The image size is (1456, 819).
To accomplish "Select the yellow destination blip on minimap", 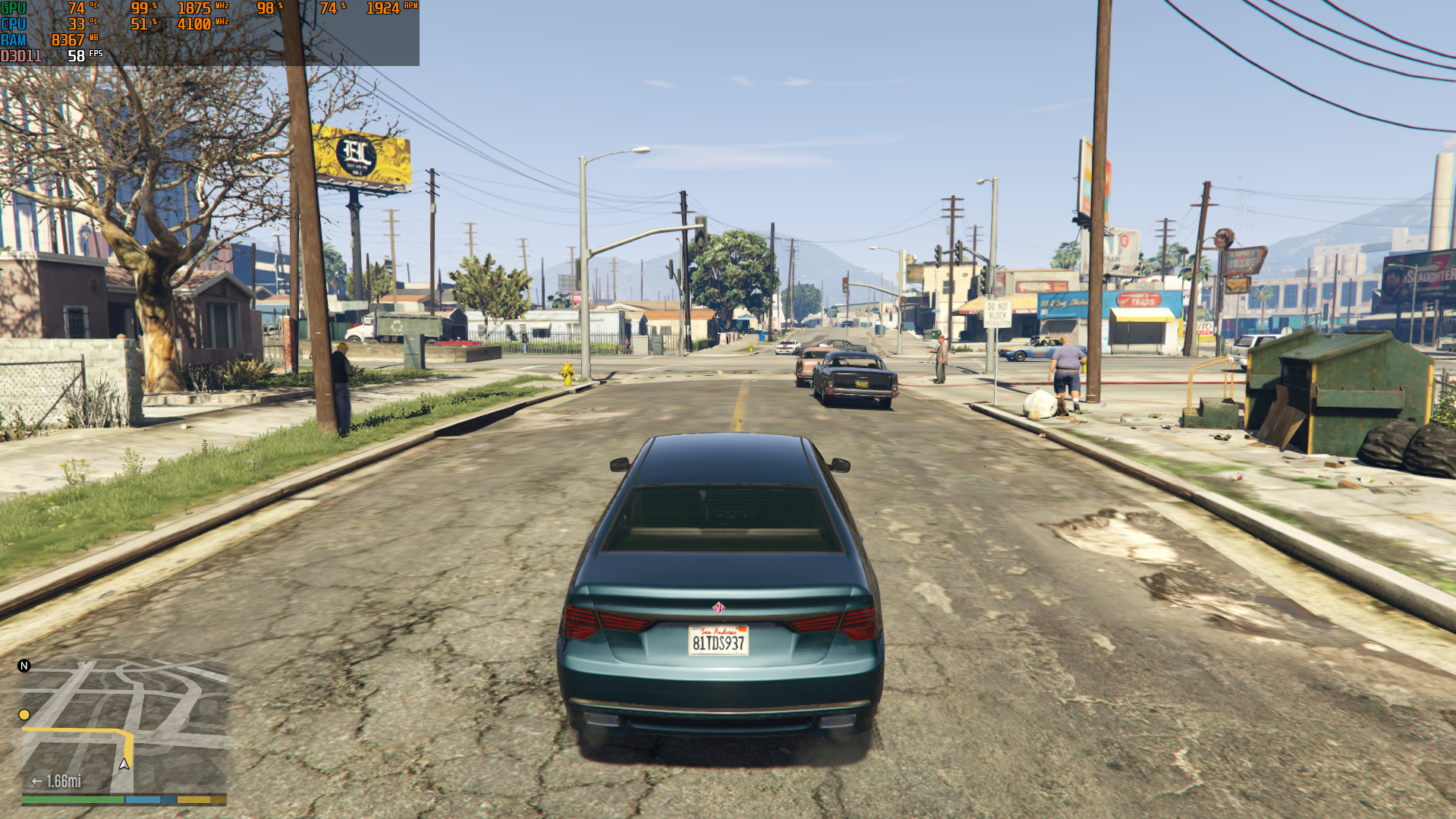I will point(24,715).
